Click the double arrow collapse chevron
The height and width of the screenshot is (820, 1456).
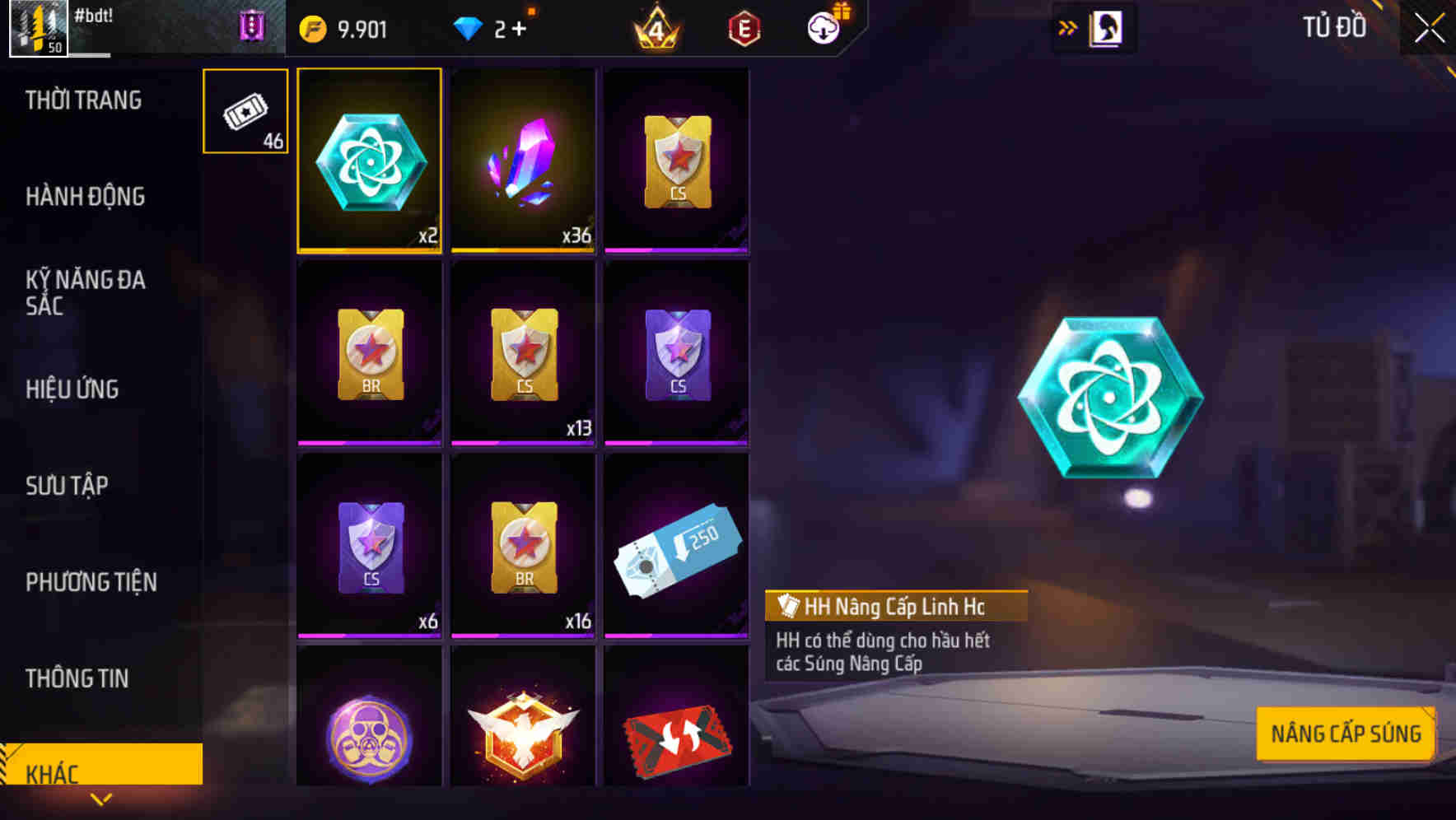pyautogui.click(x=1067, y=26)
